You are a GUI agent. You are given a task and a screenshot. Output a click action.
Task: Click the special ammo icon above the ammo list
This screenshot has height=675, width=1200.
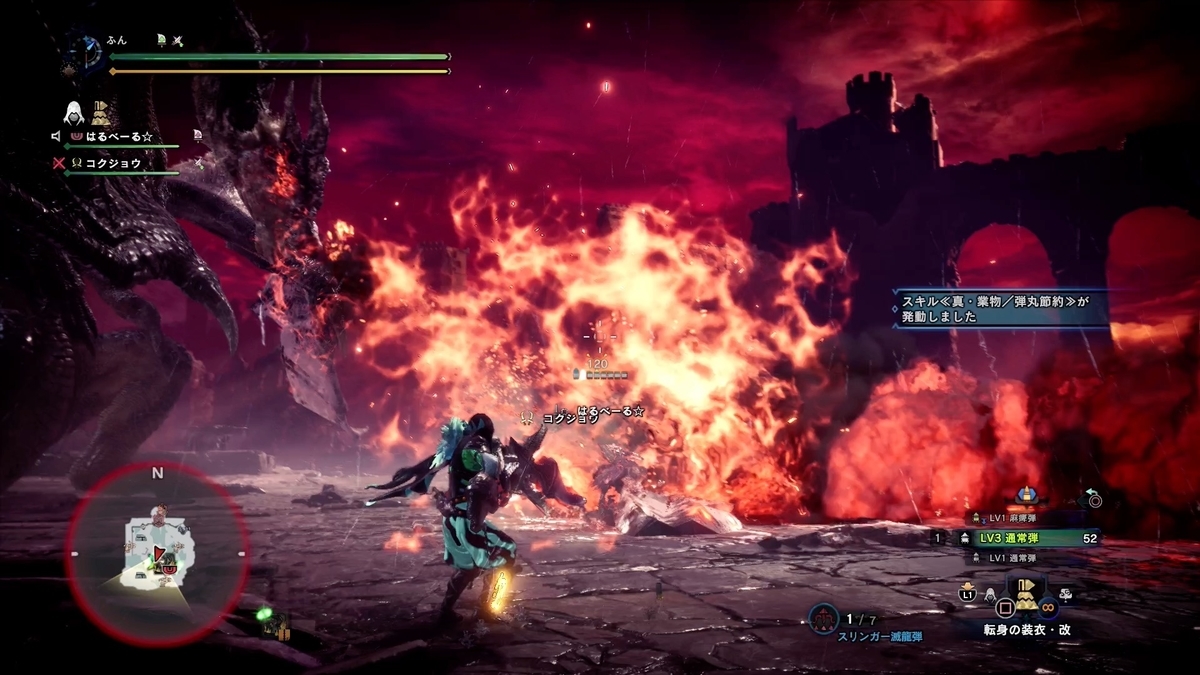1025,495
